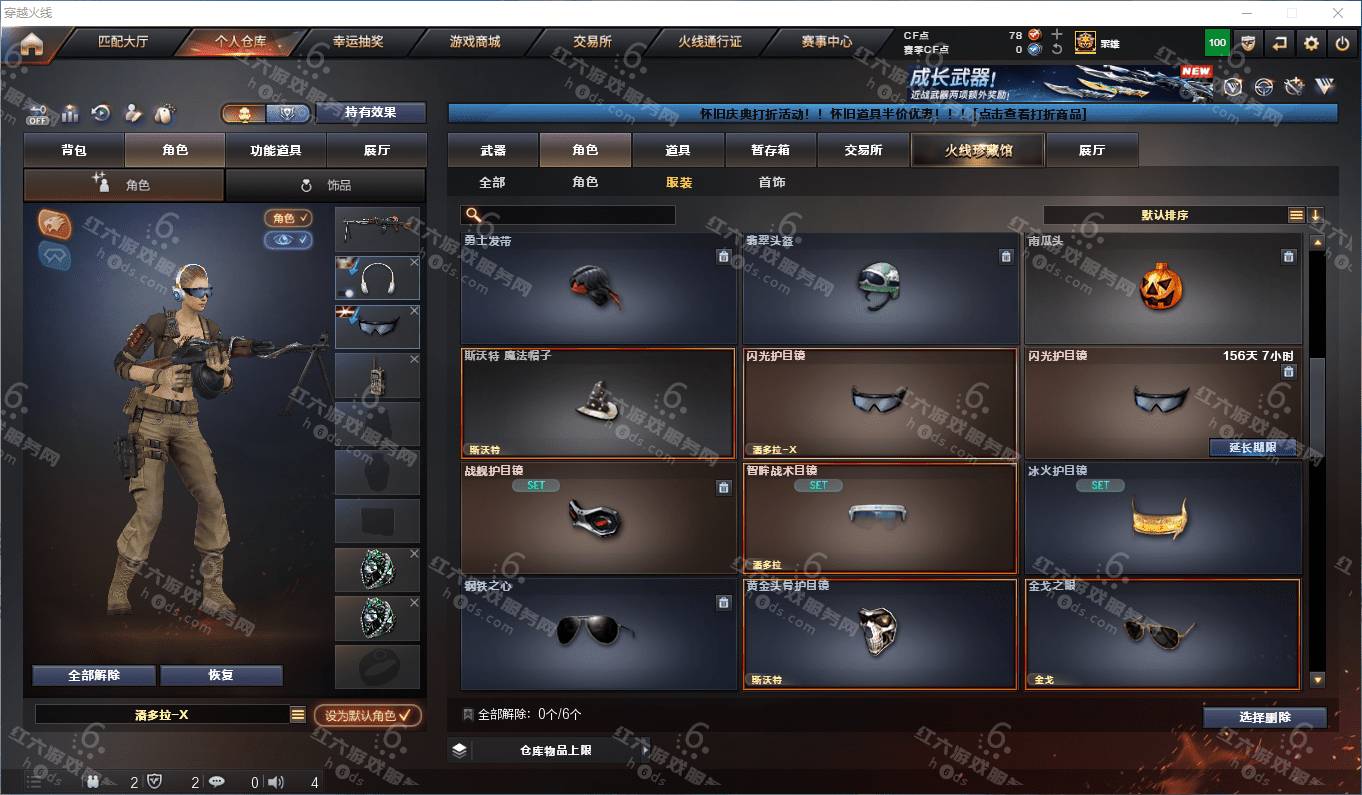The image size is (1362, 795).
Task: Select the 南瓜头 pumpkin head item
Action: (x=1162, y=289)
